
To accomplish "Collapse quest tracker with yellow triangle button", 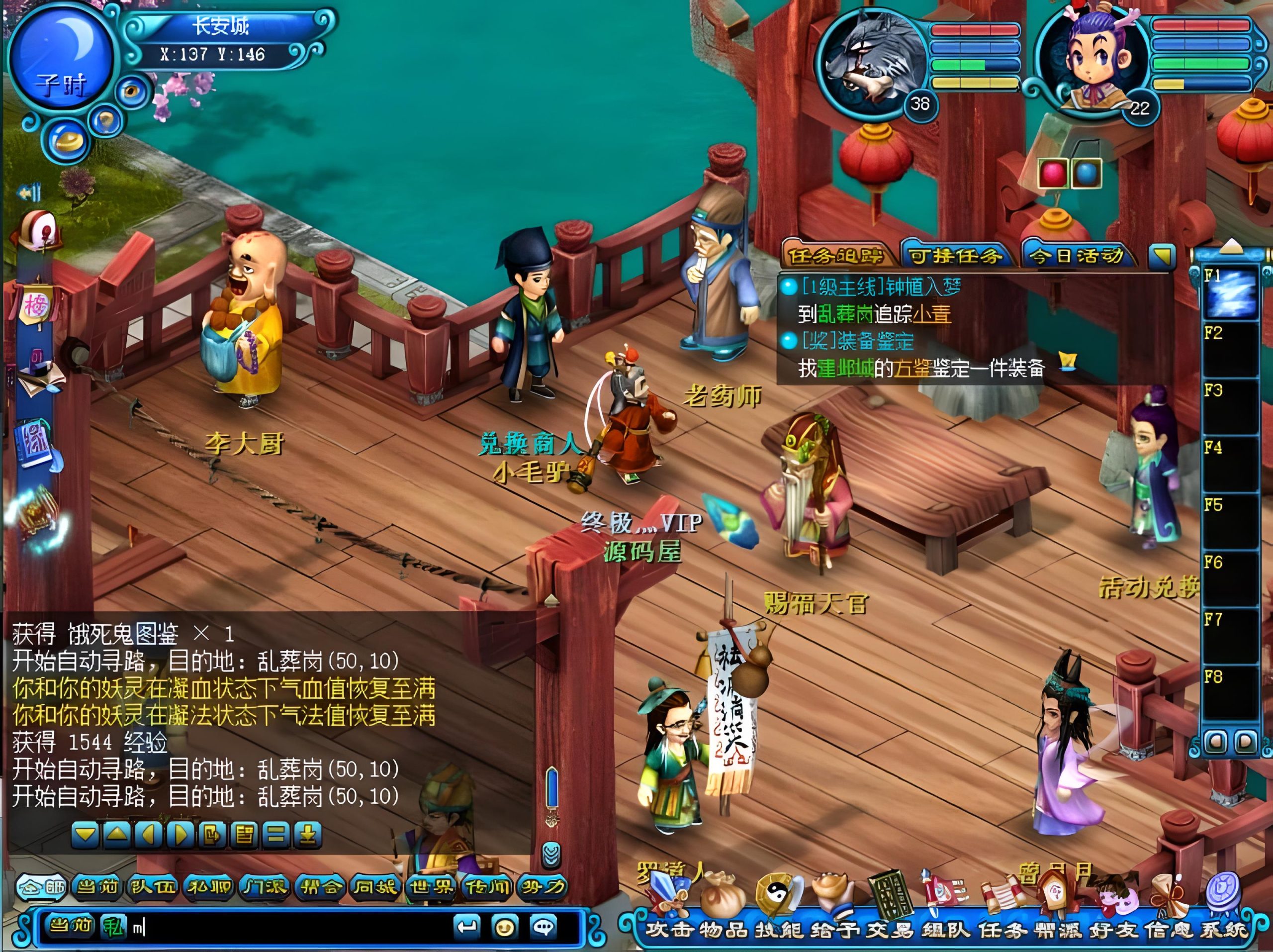I will tap(1161, 256).
